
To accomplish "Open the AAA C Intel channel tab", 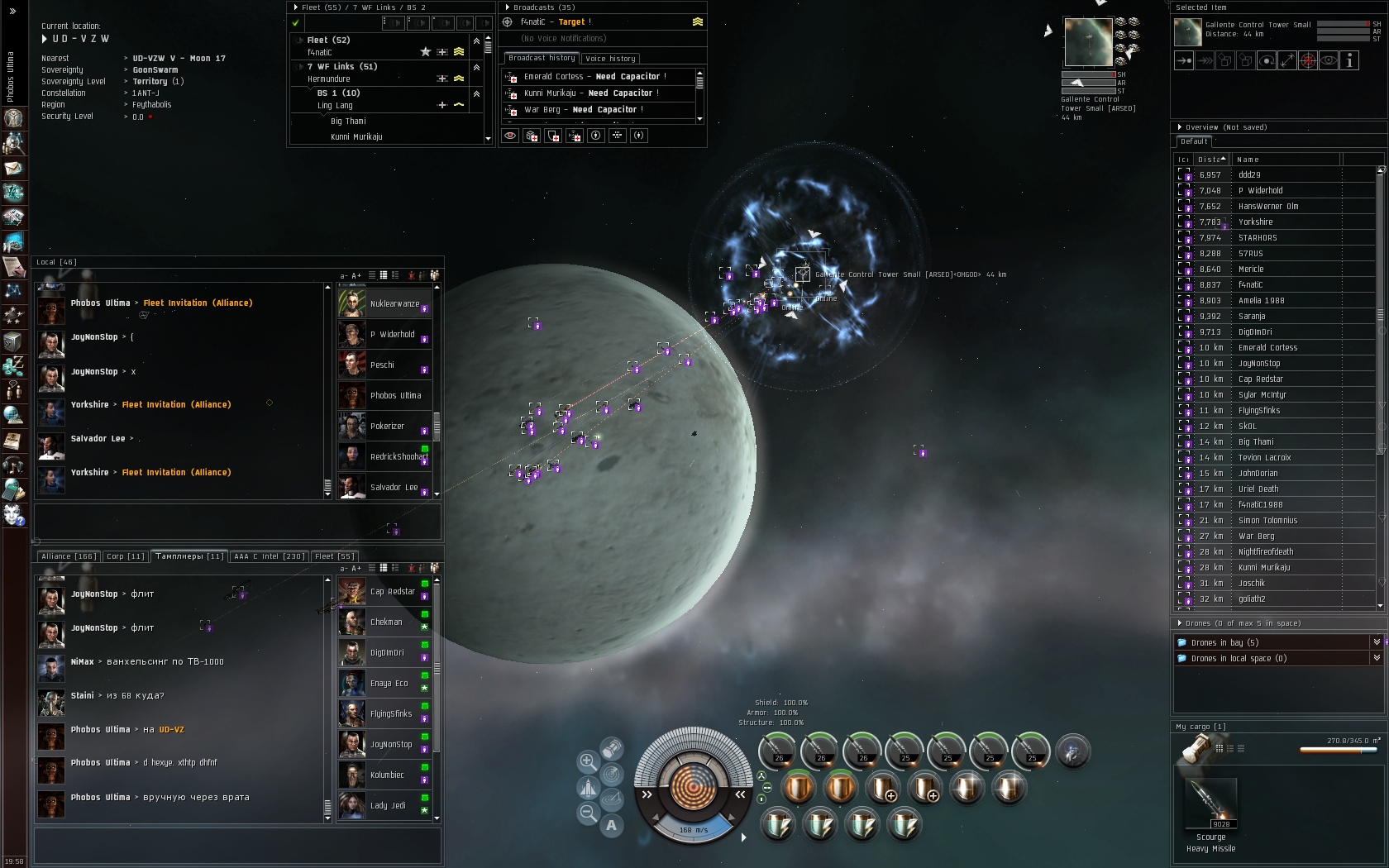I will tap(270, 556).
